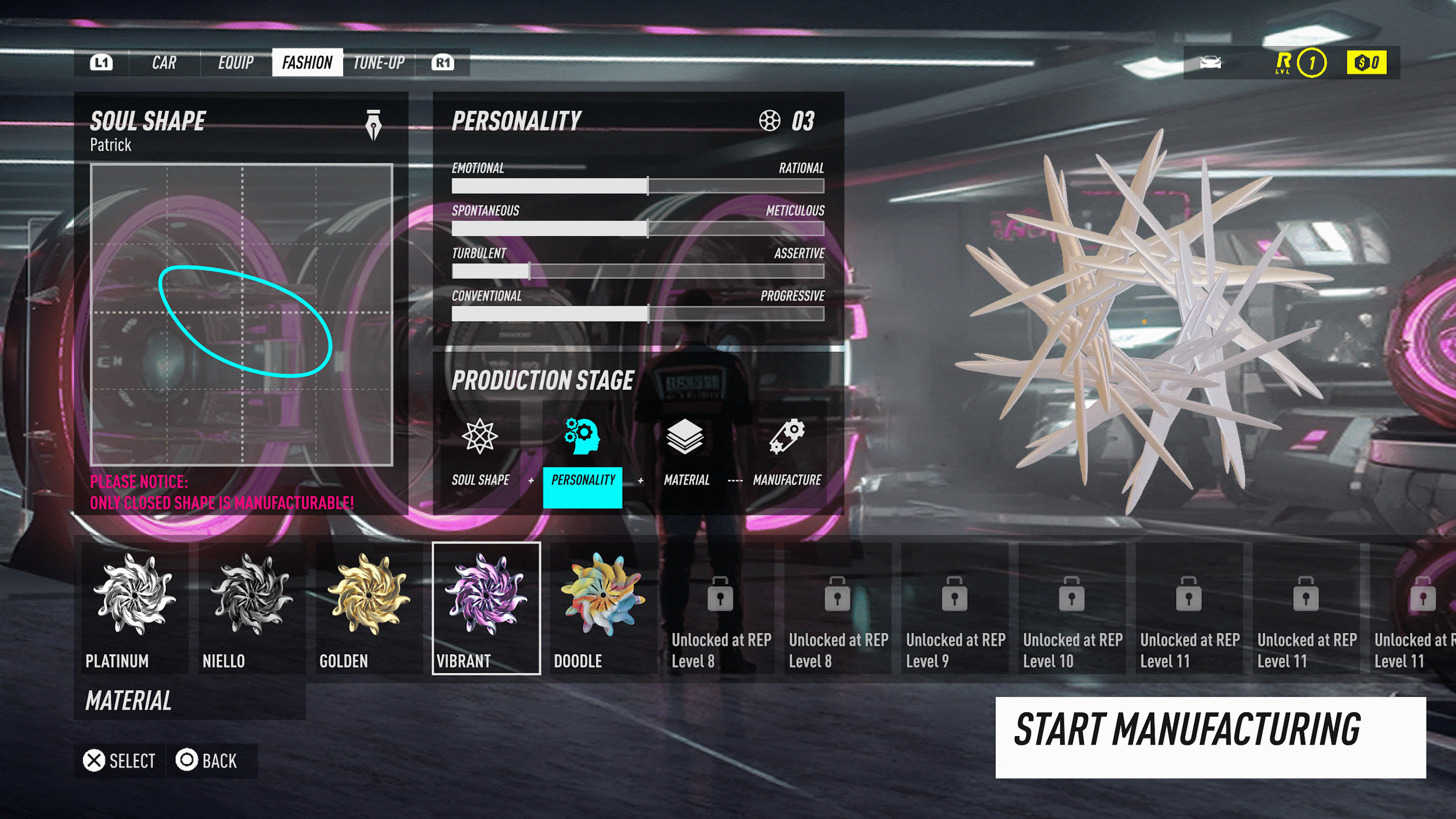Go to the TUNE-UP tab

click(379, 63)
